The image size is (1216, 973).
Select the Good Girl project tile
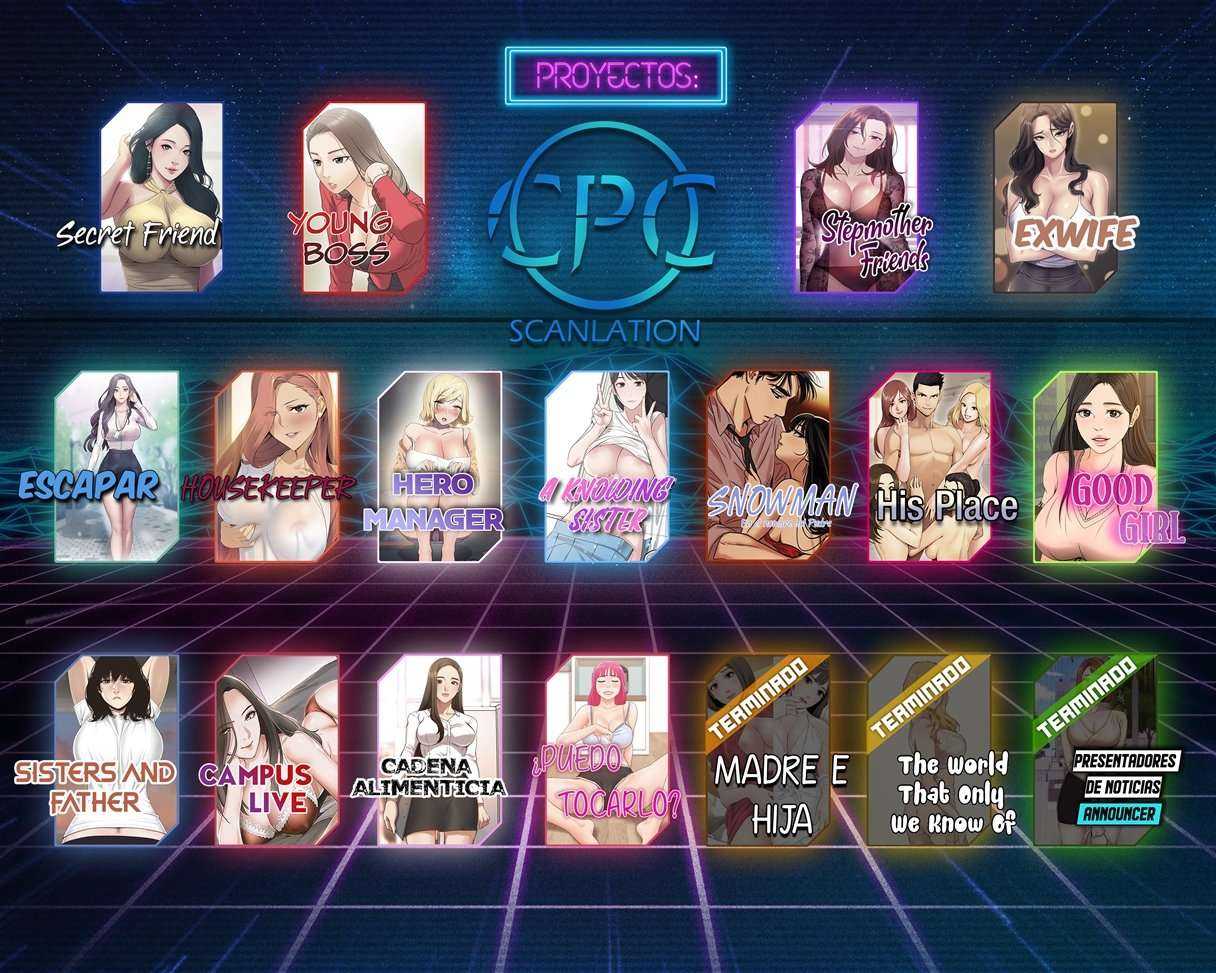click(1095, 466)
